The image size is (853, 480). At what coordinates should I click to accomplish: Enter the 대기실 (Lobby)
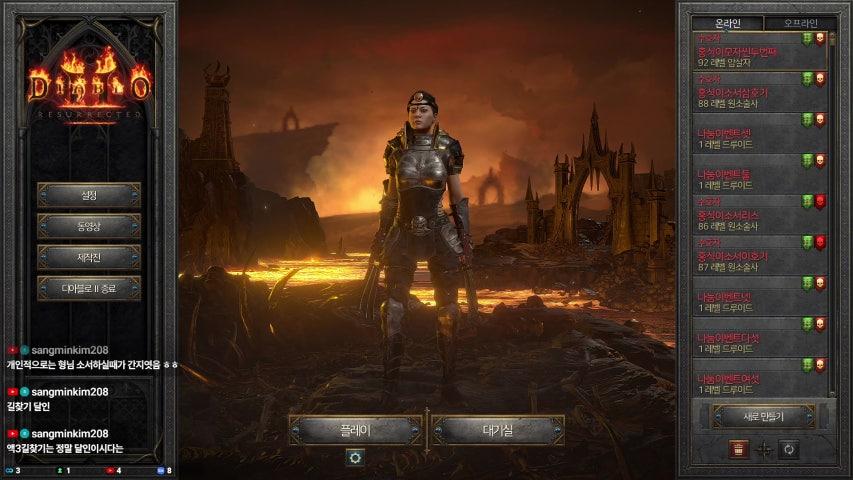click(498, 430)
